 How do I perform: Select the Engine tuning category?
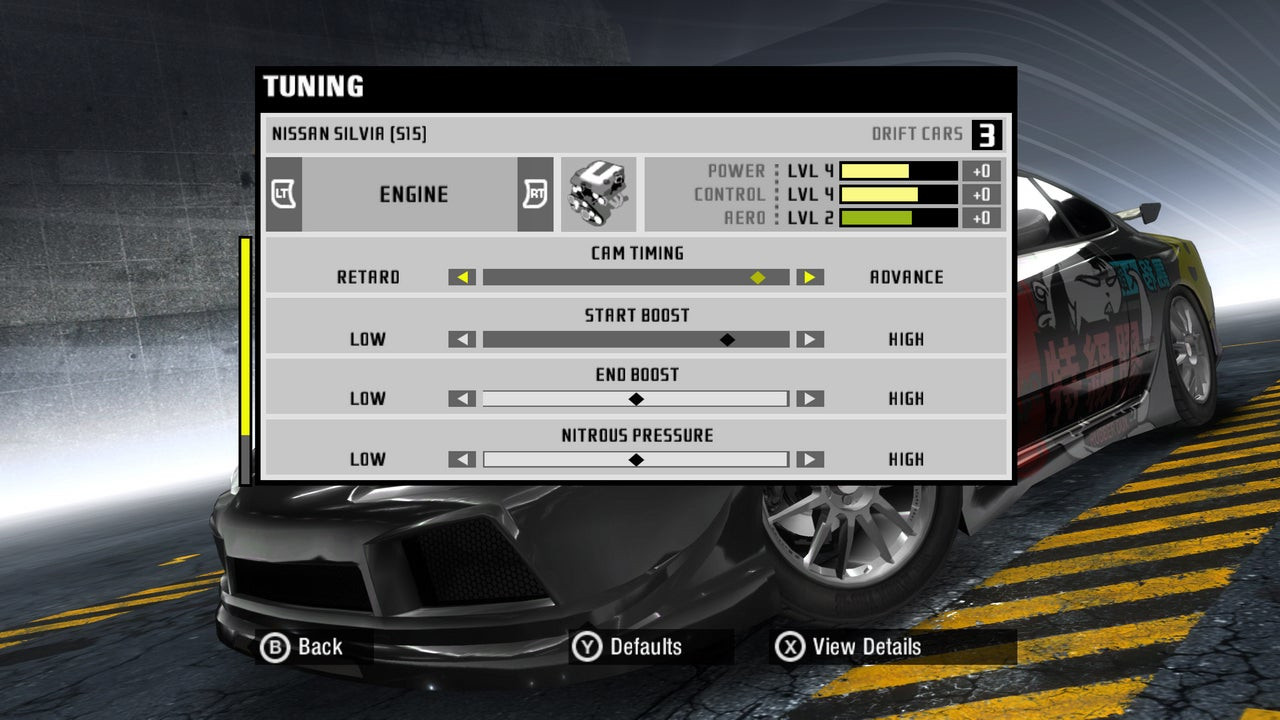(x=412, y=194)
